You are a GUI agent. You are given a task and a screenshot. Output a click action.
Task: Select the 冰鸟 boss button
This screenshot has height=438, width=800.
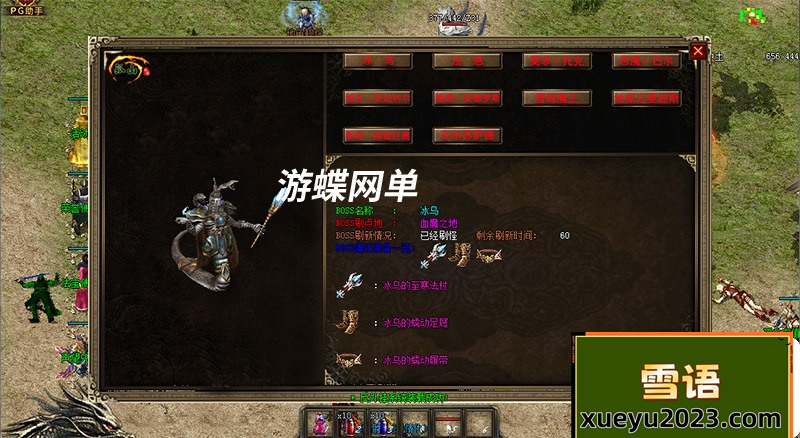coord(377,61)
